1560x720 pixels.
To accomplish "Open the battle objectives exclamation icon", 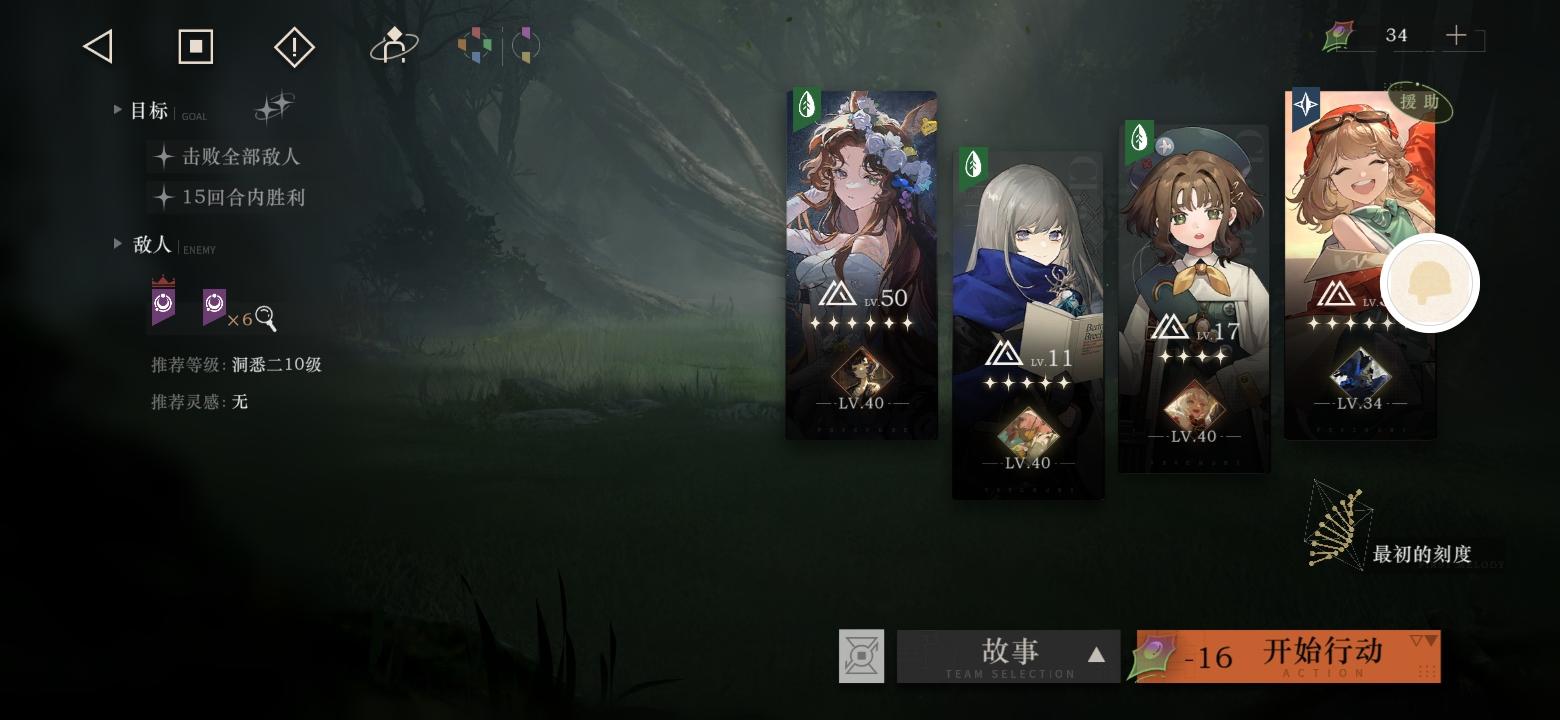I will [293, 46].
